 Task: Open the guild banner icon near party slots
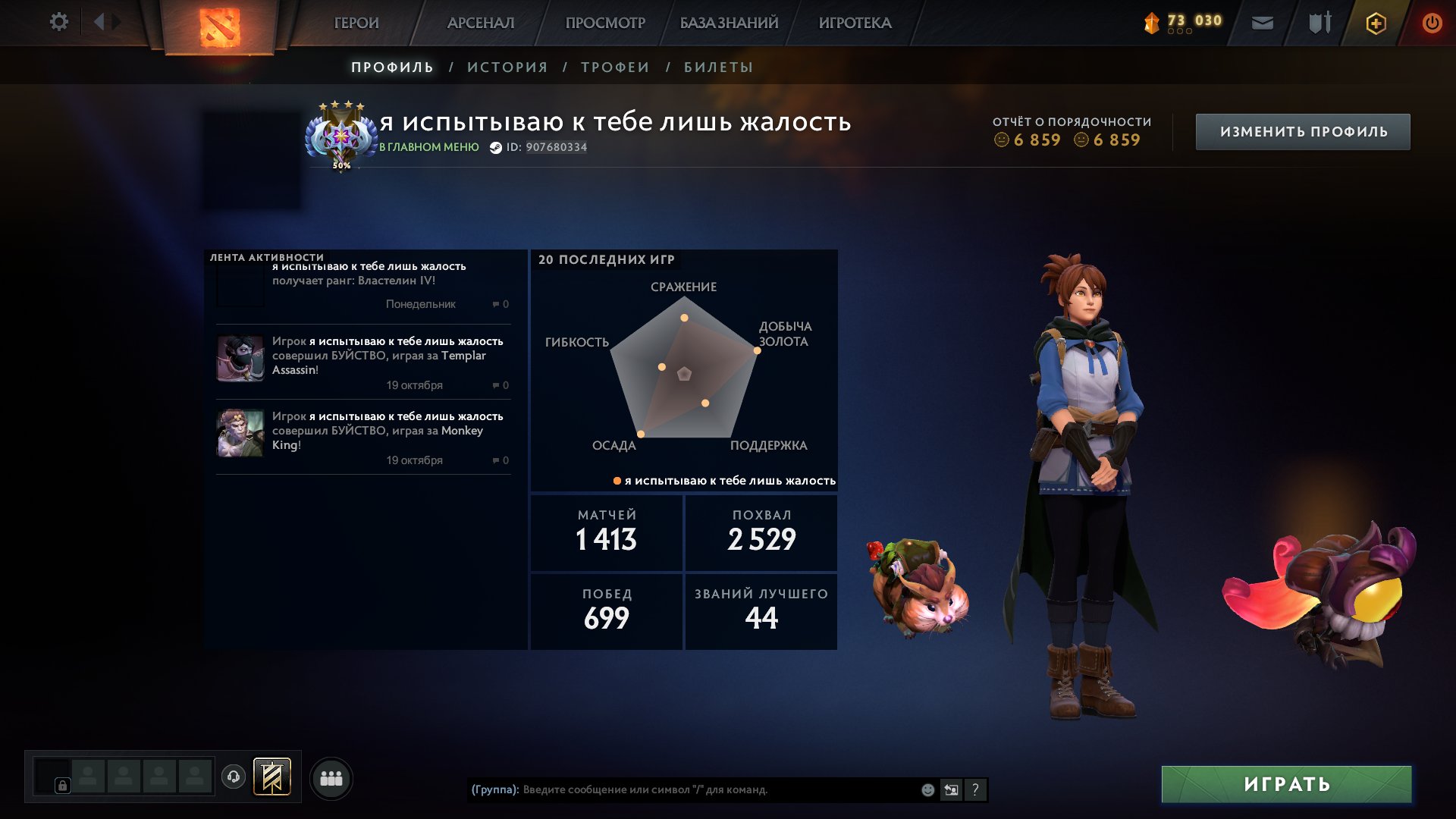(273, 777)
